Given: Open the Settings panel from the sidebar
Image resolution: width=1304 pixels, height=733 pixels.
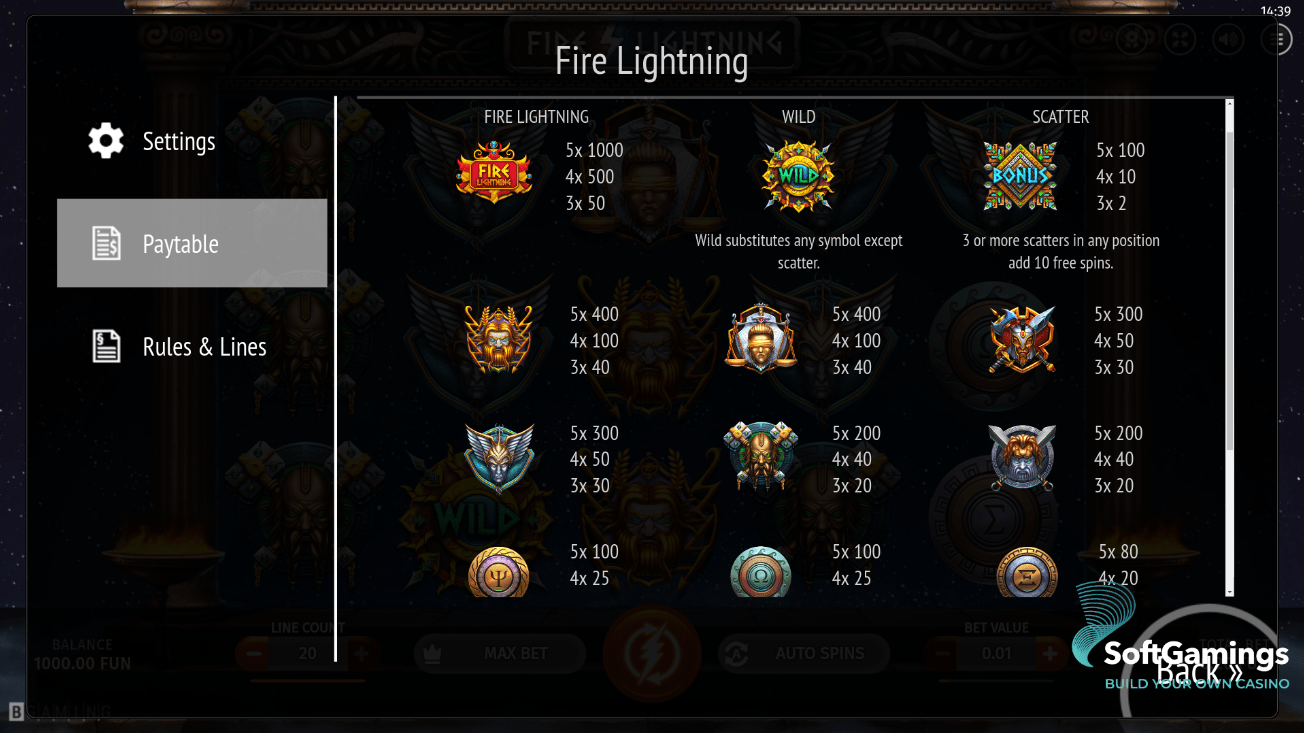Looking at the screenshot, I should click(179, 141).
